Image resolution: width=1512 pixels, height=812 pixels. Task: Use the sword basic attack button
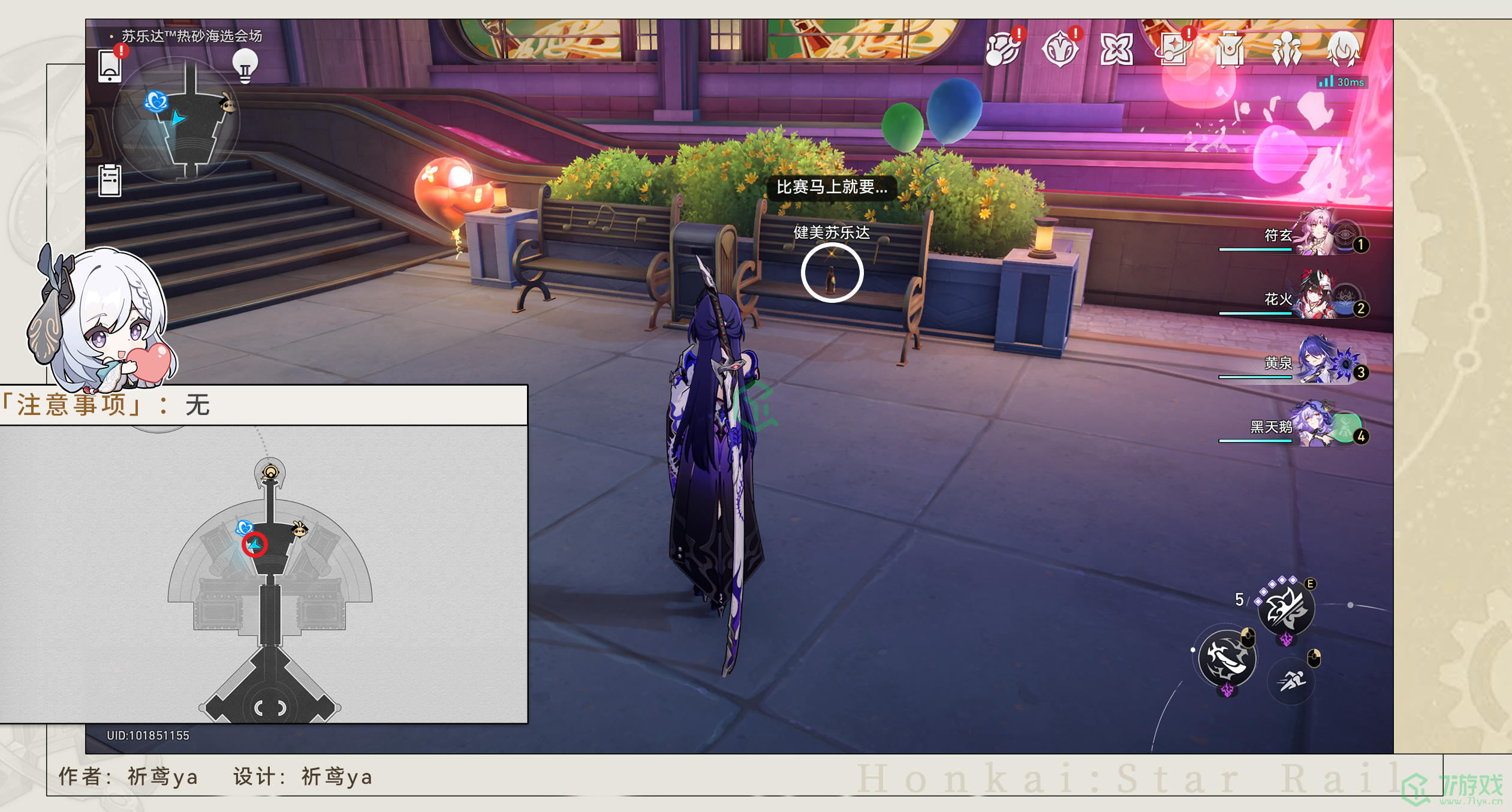(1227, 658)
